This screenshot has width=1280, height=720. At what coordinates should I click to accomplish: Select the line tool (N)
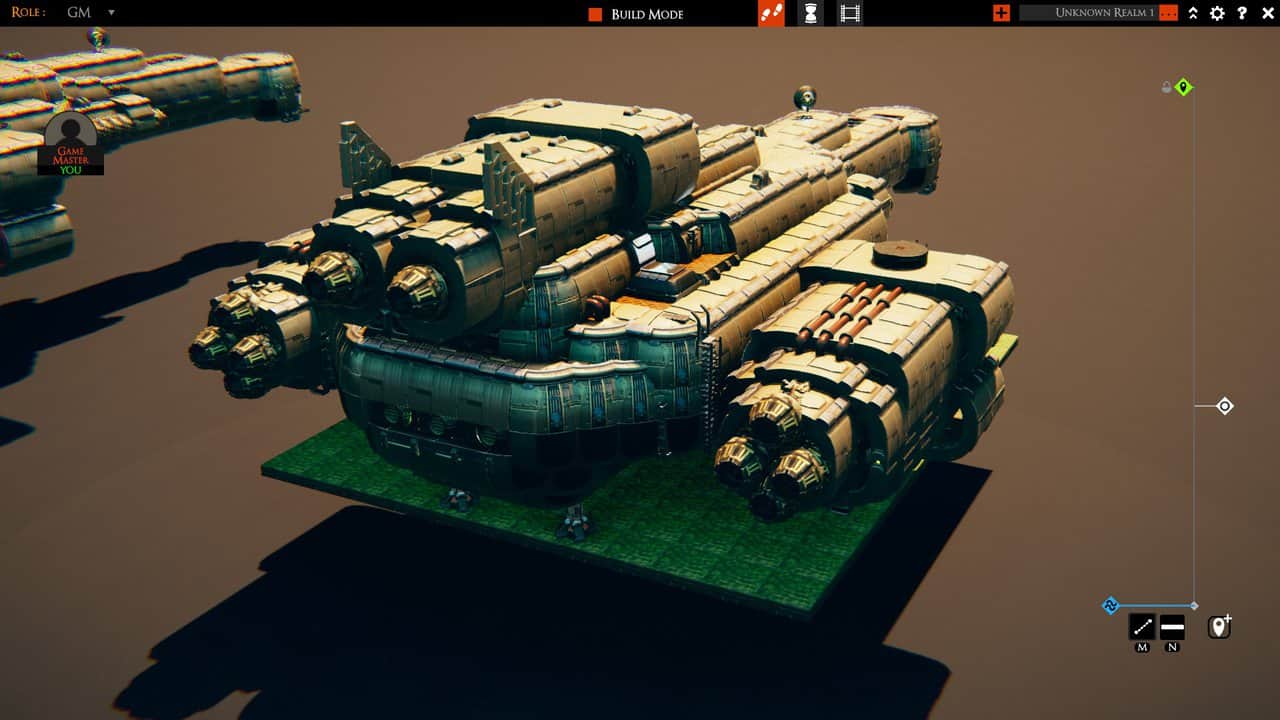click(x=1171, y=629)
